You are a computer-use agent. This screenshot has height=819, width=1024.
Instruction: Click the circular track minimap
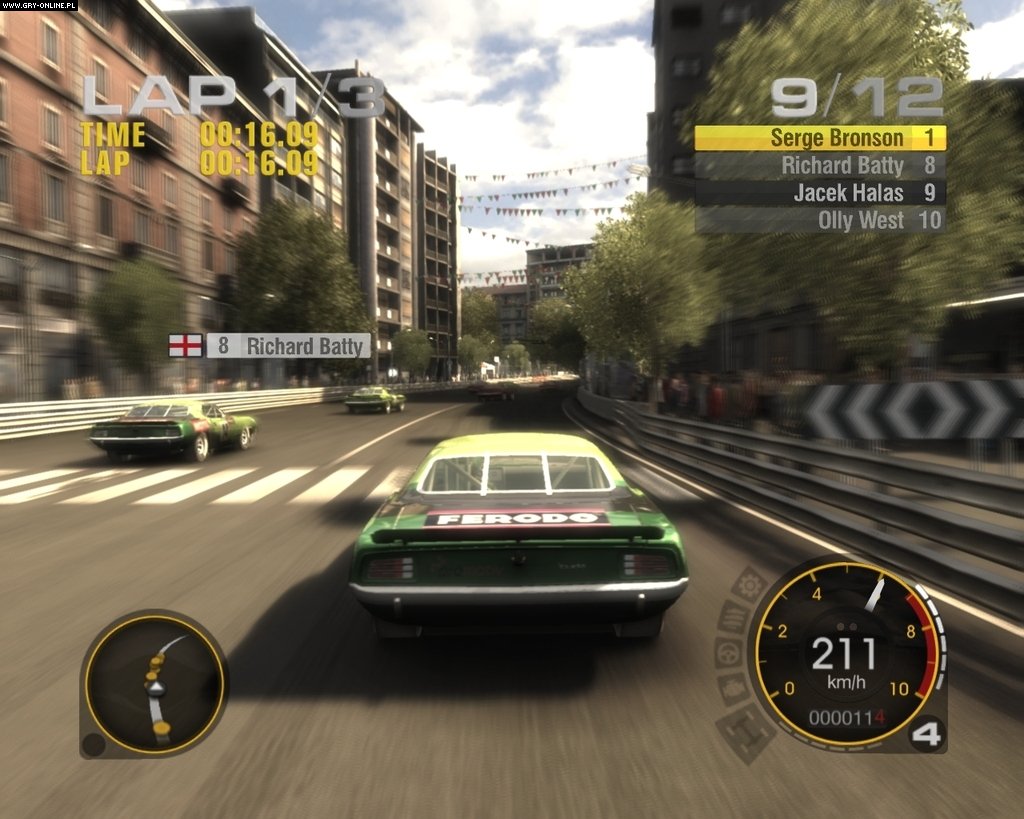coord(153,684)
